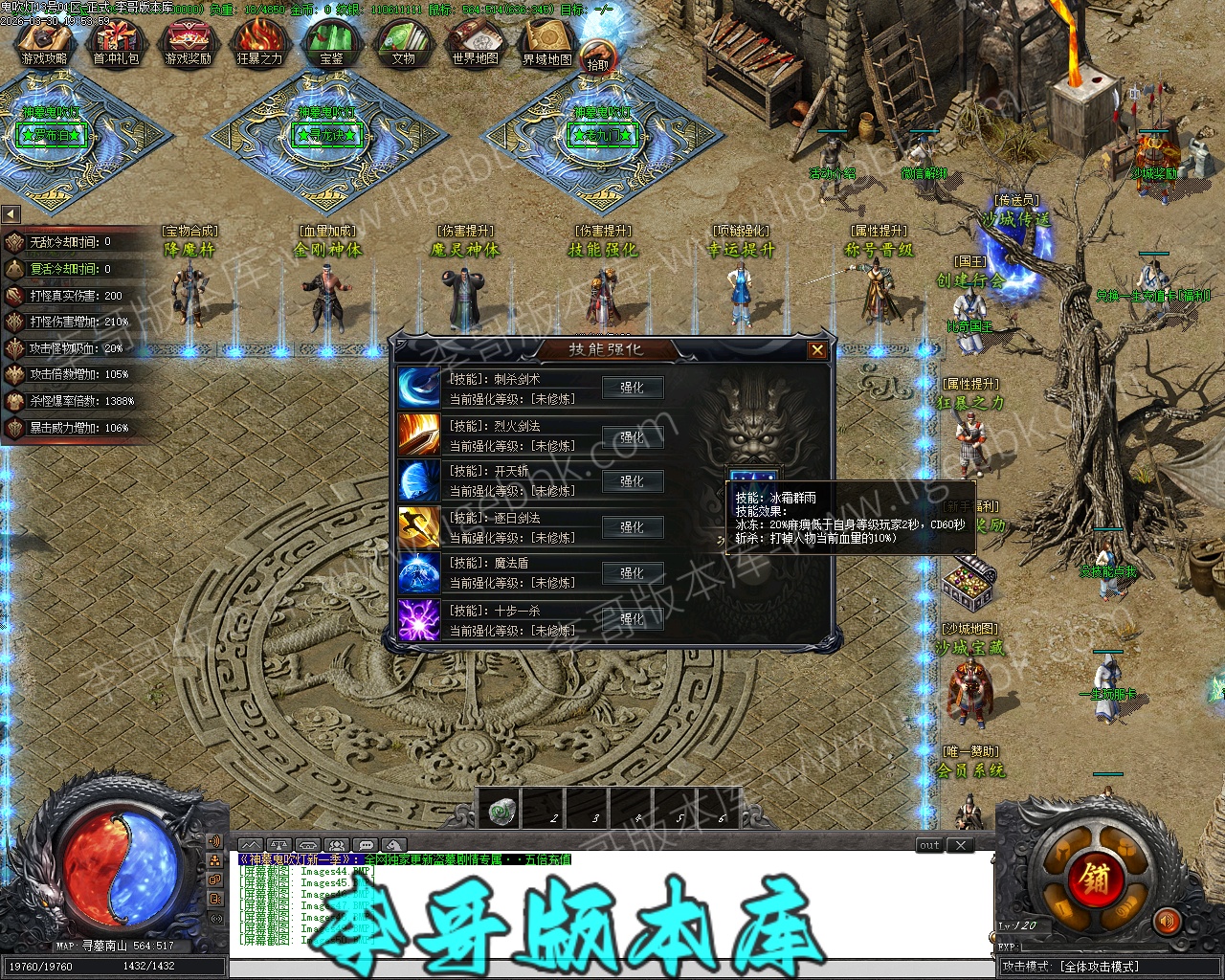
Task: Open the 首冲礼包 gift pack
Action: pyautogui.click(x=116, y=44)
